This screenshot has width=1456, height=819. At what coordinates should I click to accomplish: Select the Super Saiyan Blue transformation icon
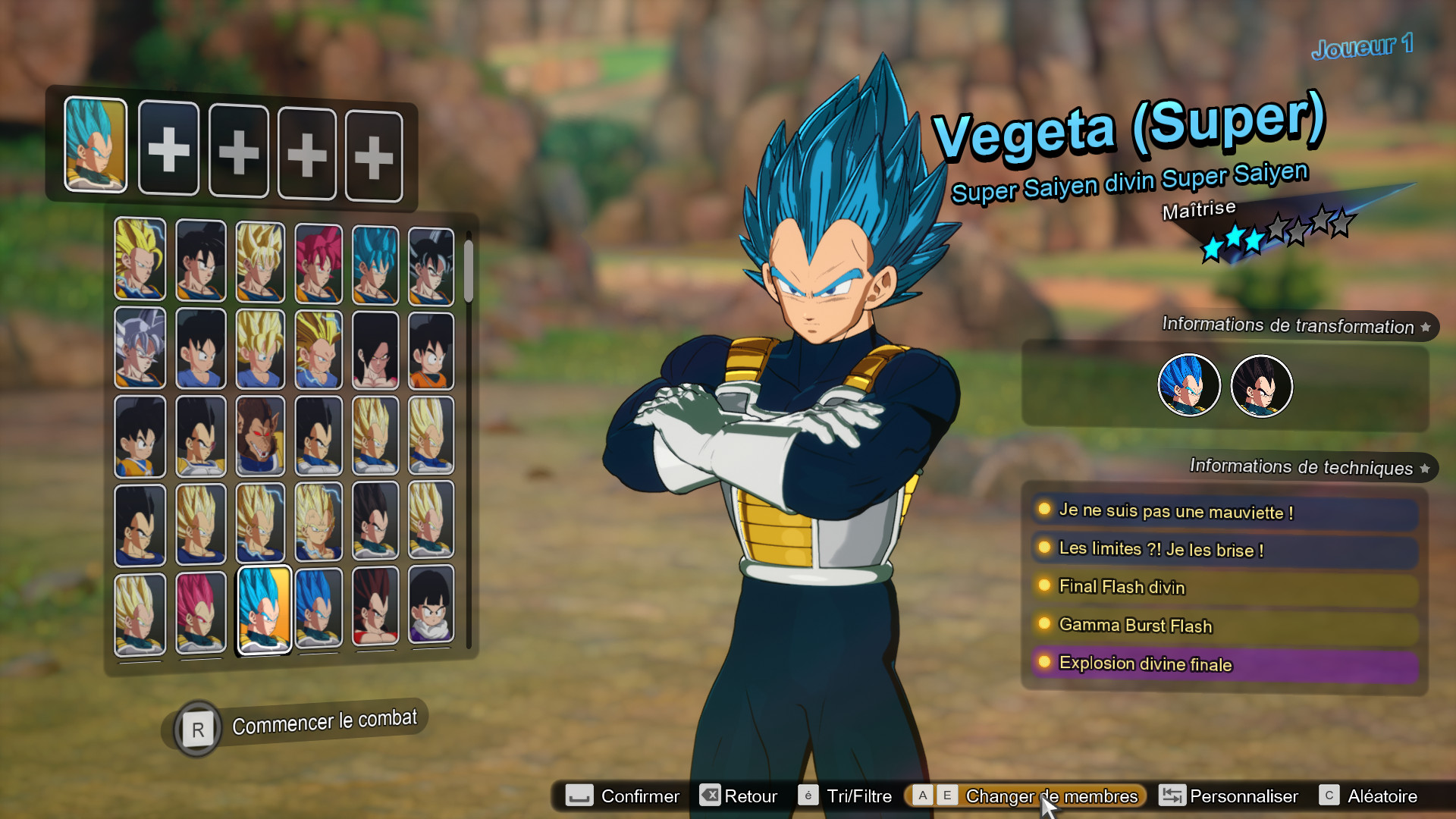pyautogui.click(x=1188, y=386)
